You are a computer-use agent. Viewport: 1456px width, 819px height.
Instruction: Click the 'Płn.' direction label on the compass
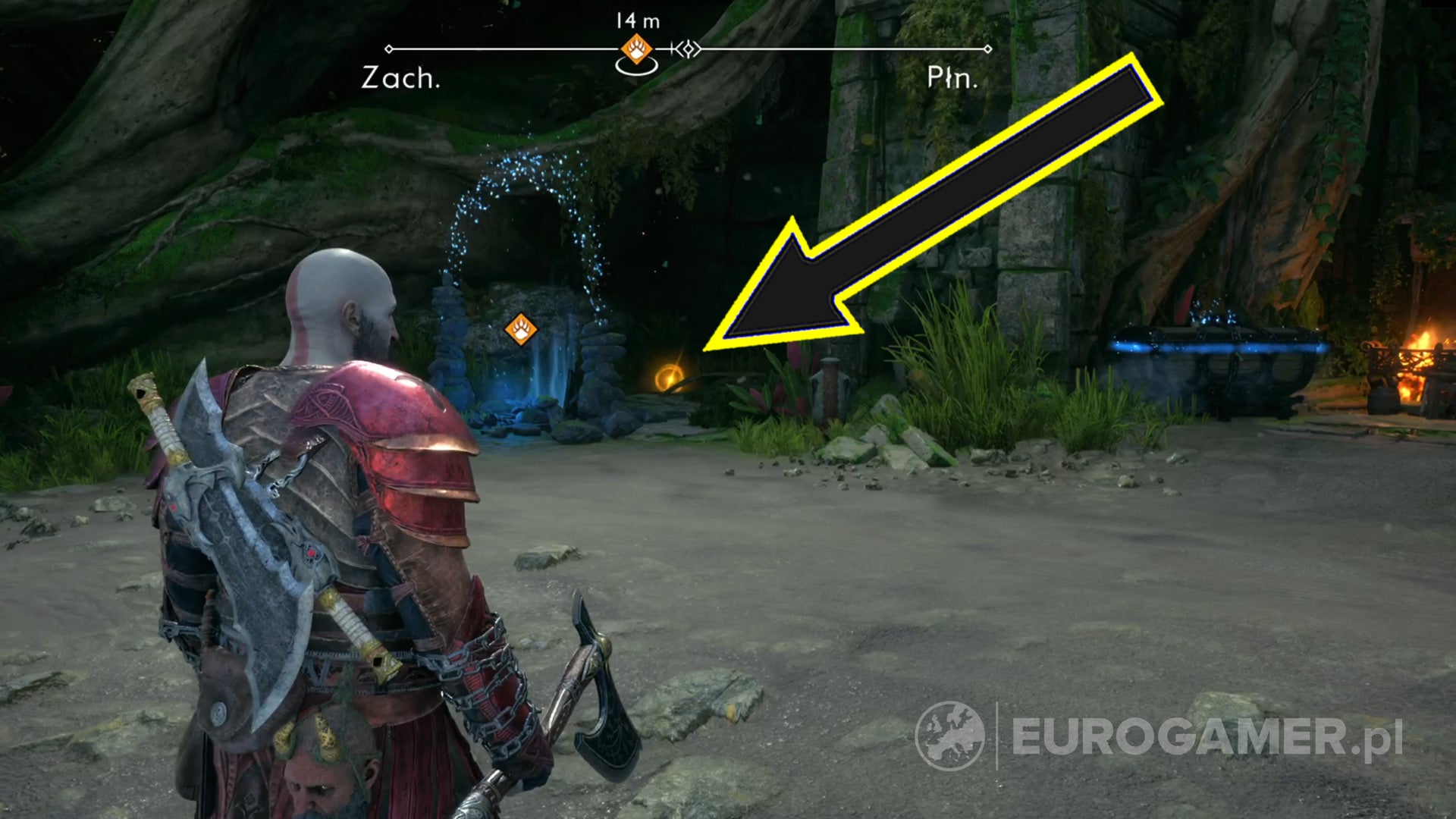coord(951,76)
